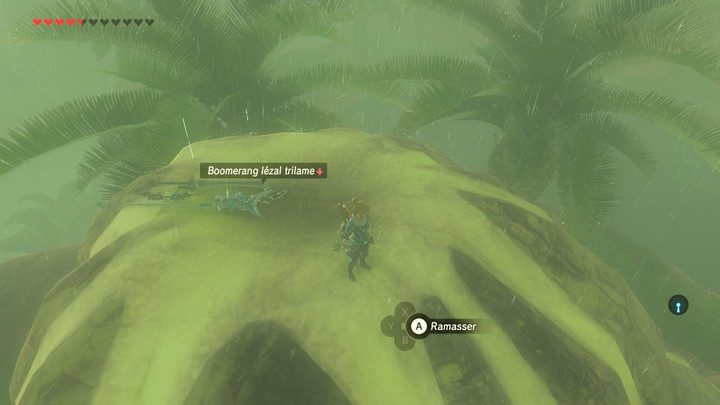720x405 pixels.
Task: Select the Boomerang lézal trilame item label
Action: [x=263, y=171]
